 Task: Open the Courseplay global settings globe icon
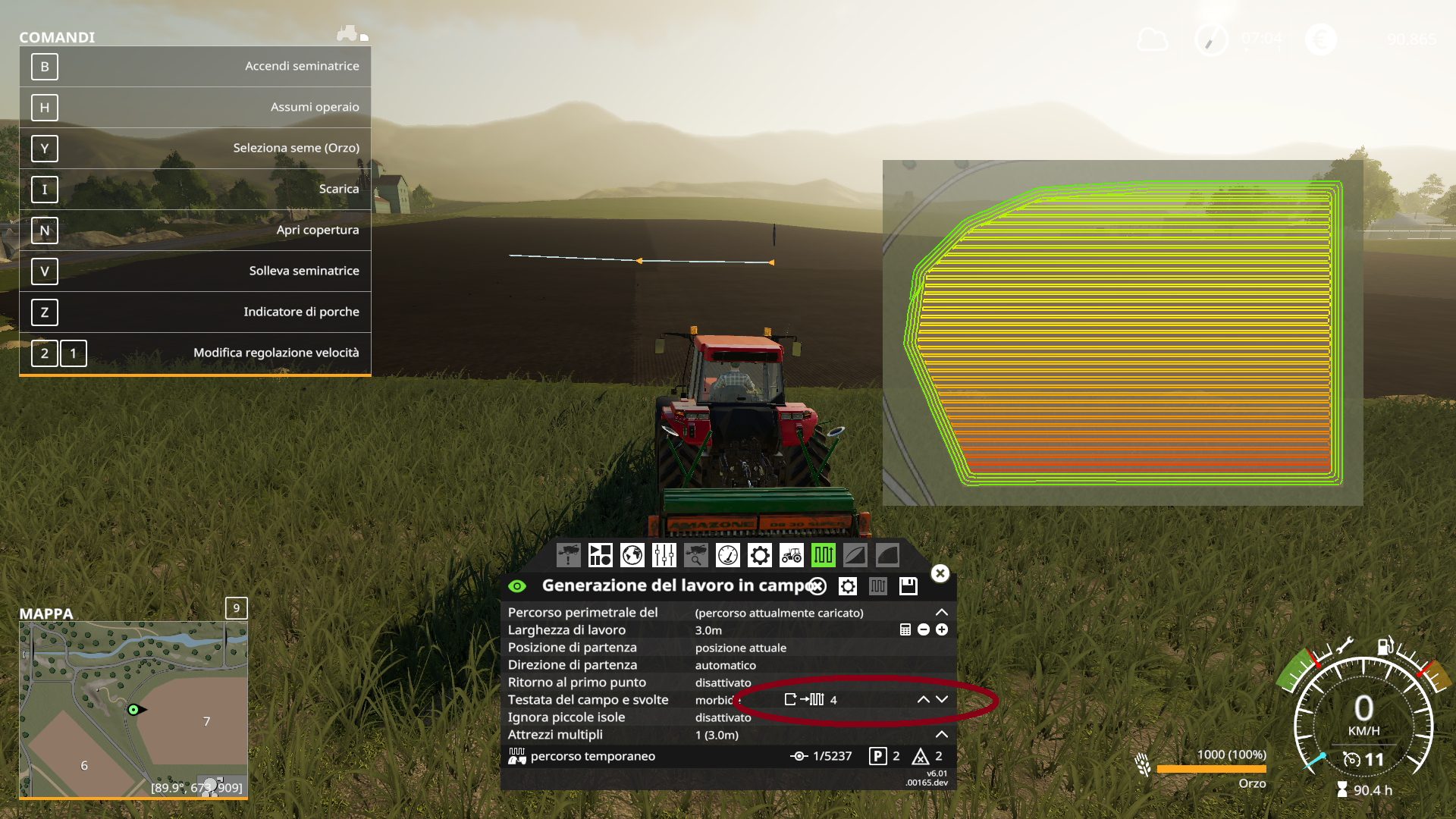coord(631,555)
